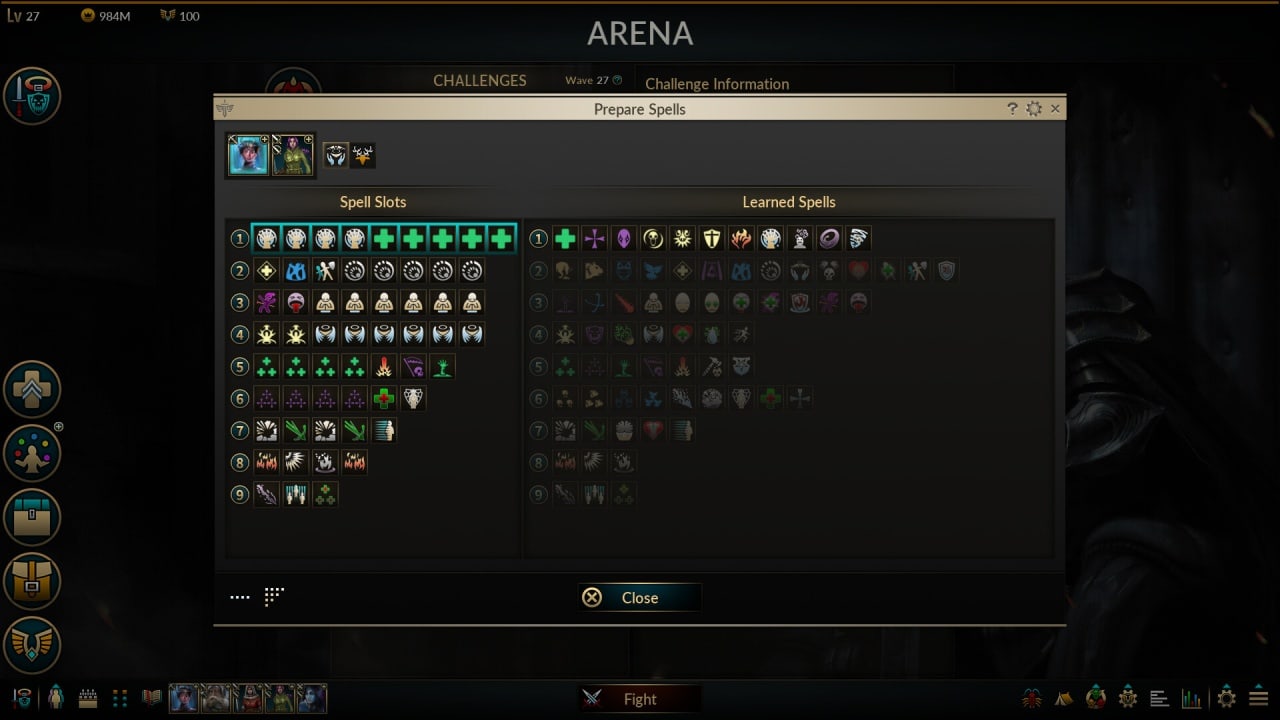
Task: Select the green-armored hero portrait in the spell window
Action: point(293,156)
